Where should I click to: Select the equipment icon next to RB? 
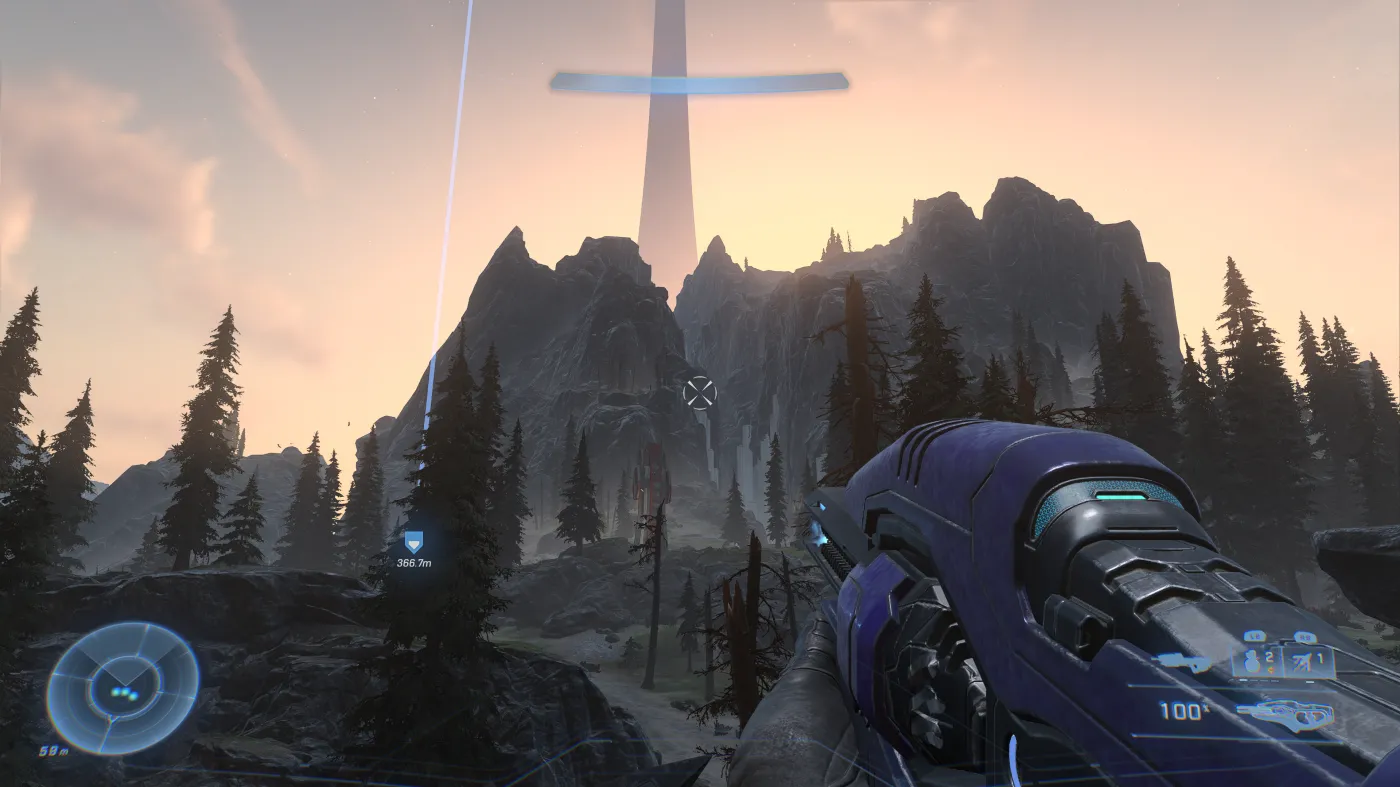coord(1301,661)
